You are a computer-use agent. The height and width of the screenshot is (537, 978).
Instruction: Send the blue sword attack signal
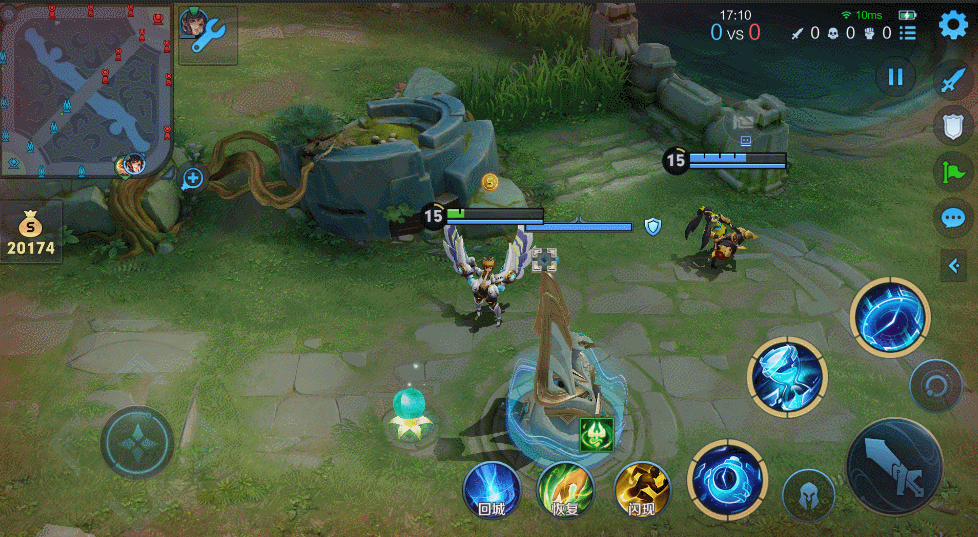(953, 81)
